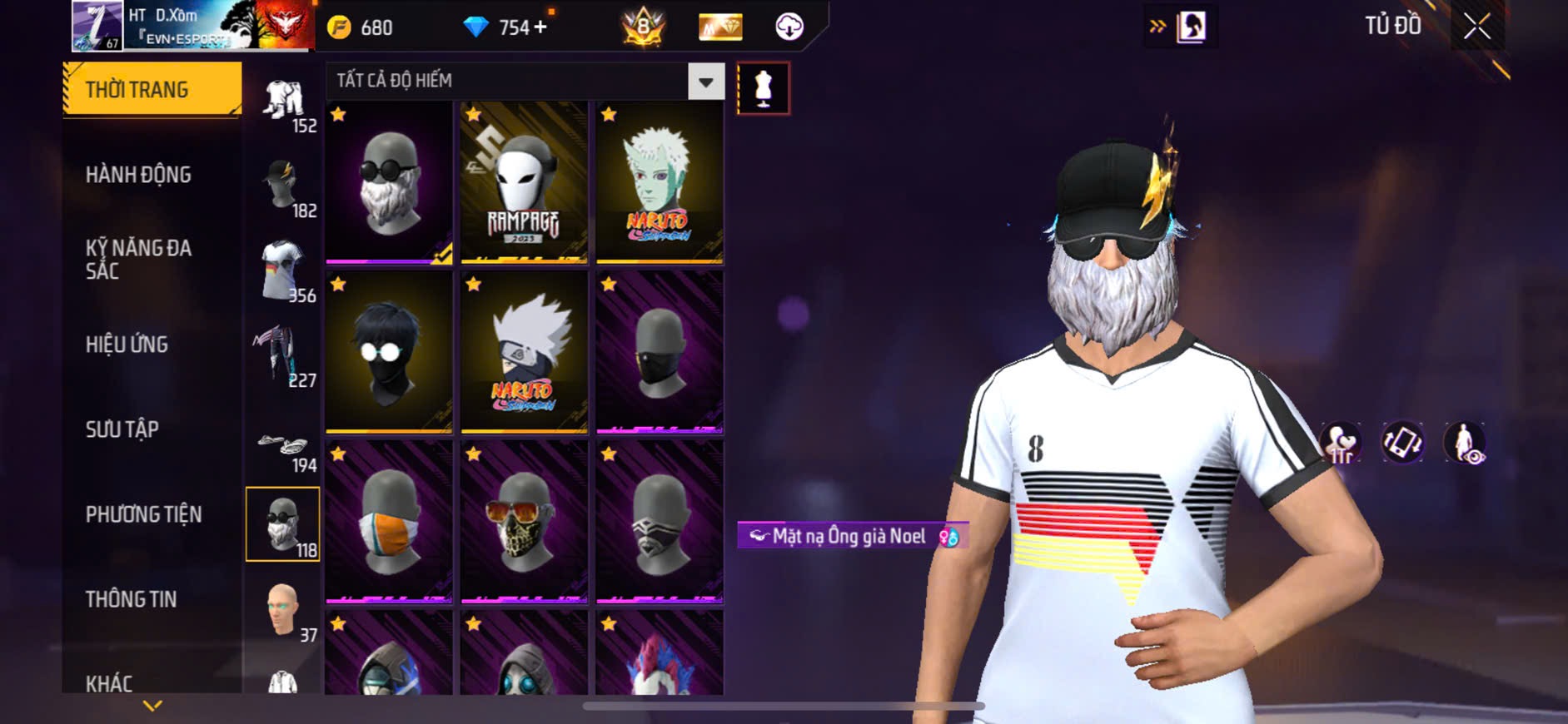Switch to the Hành Động tab
This screenshot has height=724, width=1568.
click(138, 175)
